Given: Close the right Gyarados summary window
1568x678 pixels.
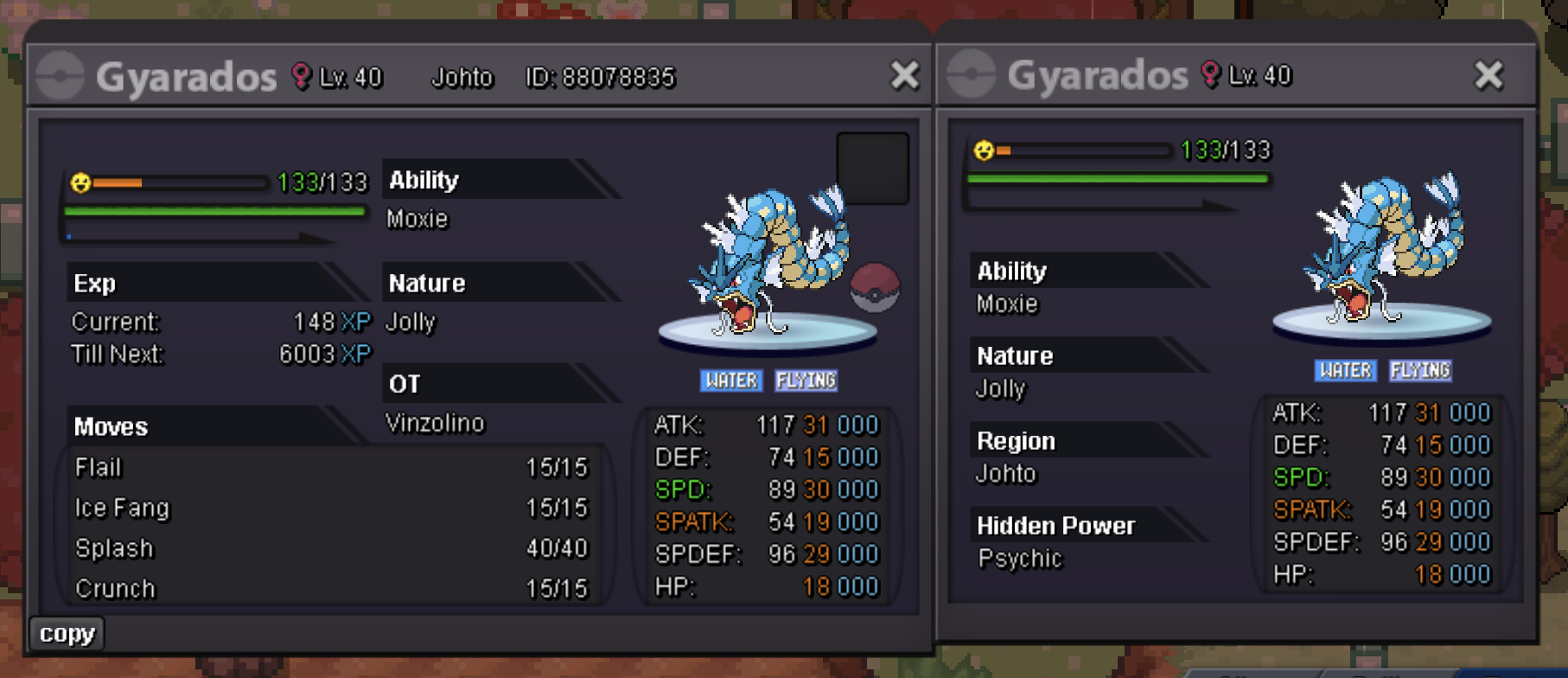Looking at the screenshot, I should (x=1488, y=76).
